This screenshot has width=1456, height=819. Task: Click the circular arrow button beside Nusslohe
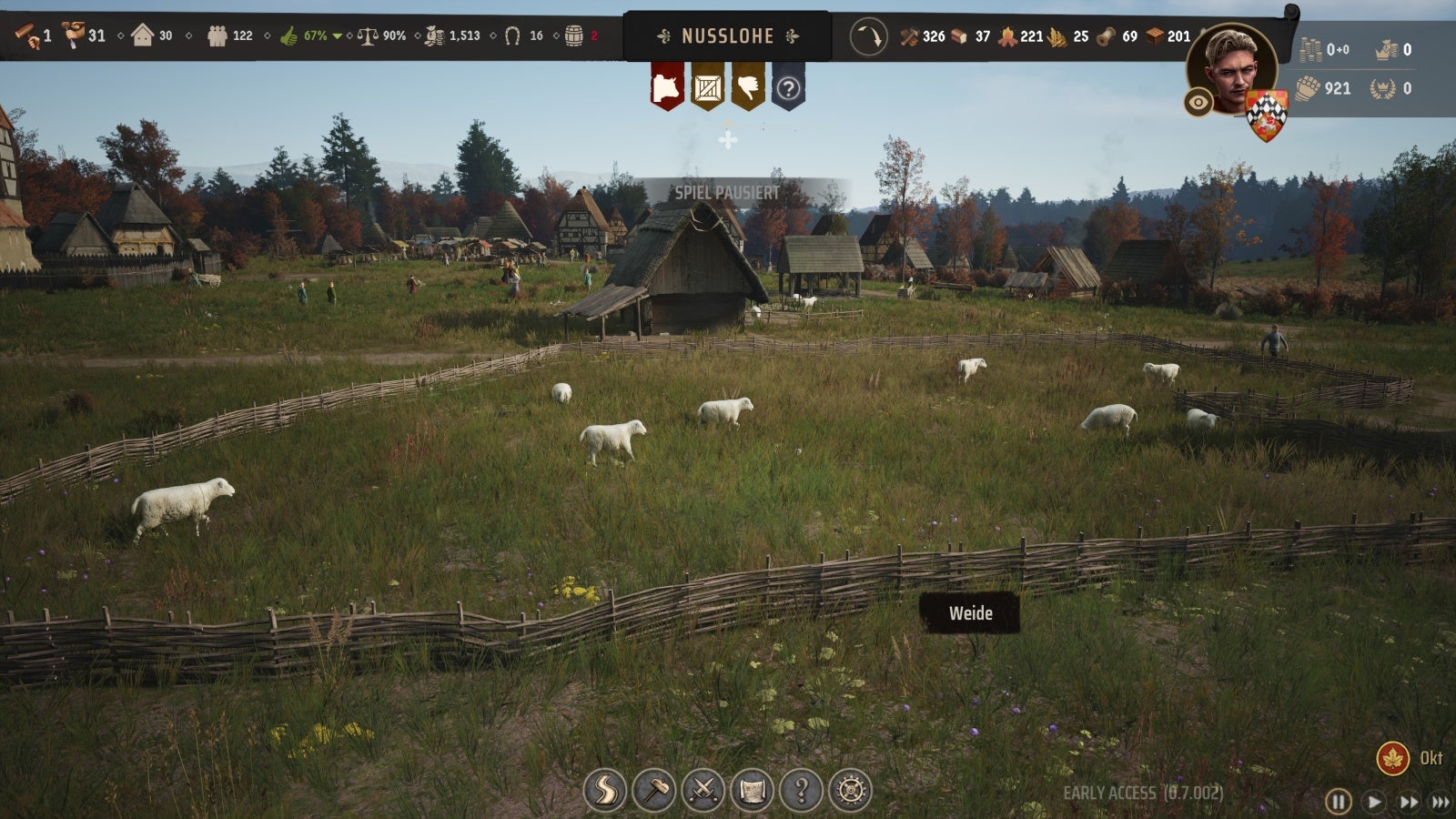pyautogui.click(x=868, y=37)
